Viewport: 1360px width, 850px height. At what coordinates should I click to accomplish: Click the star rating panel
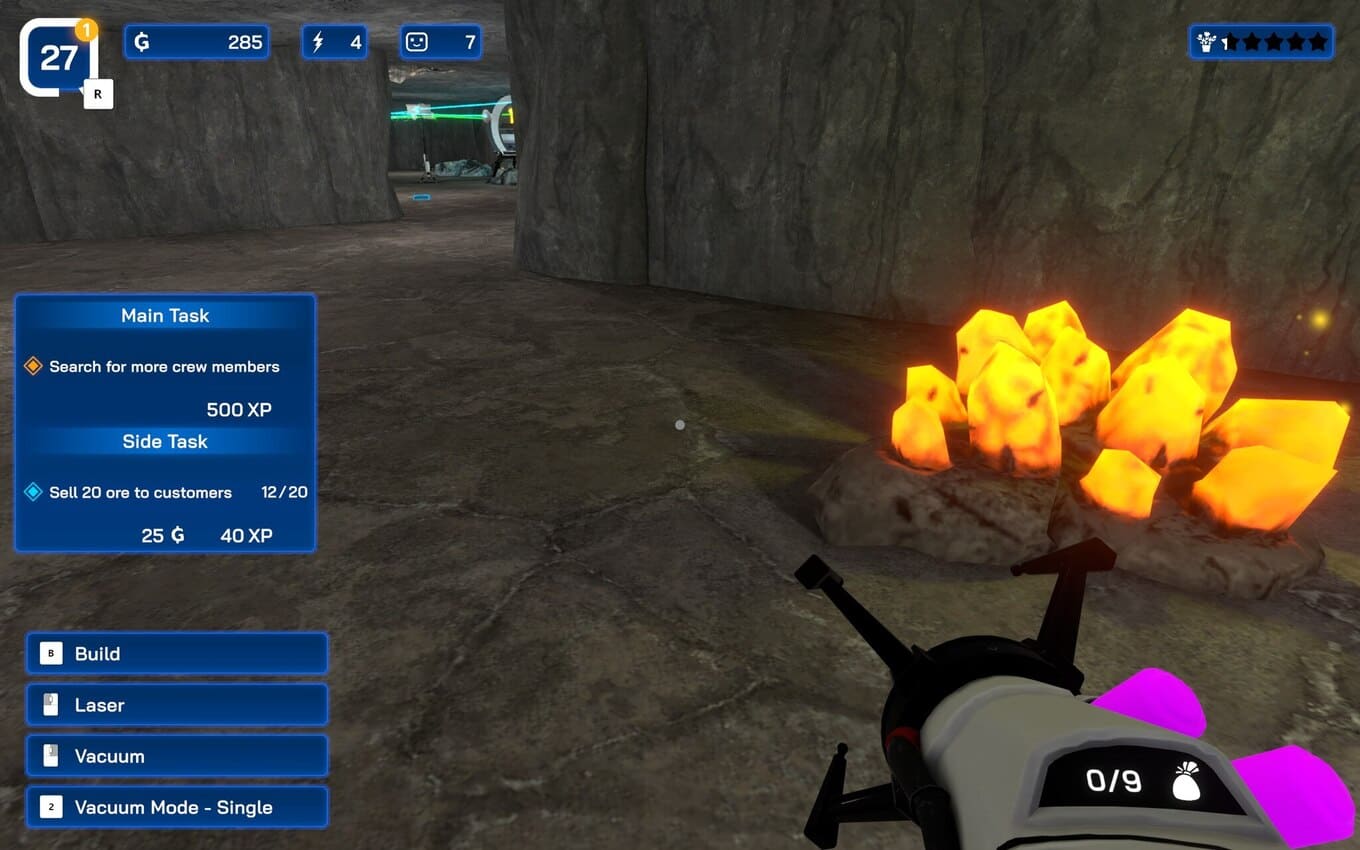tap(1261, 42)
